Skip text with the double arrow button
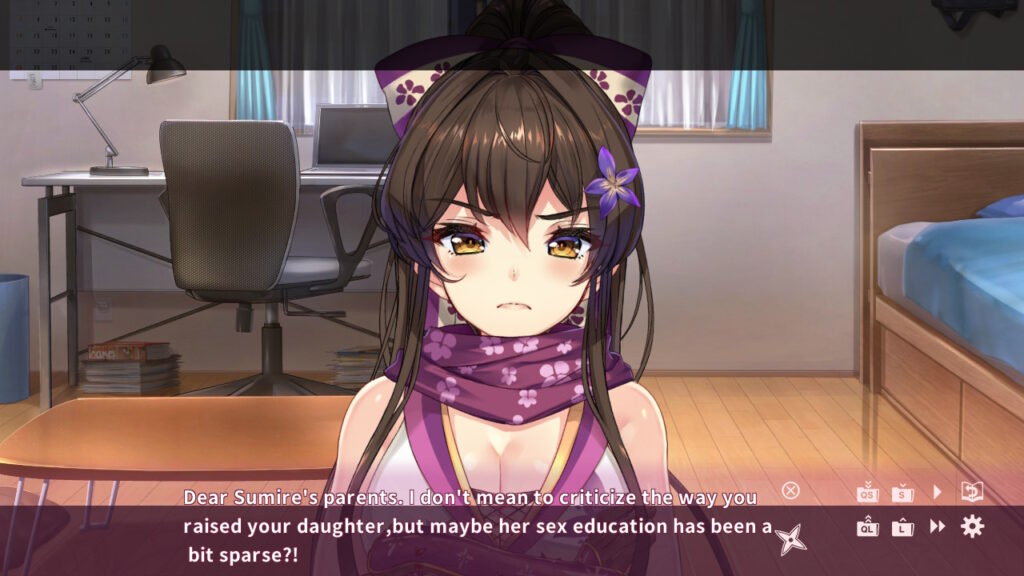The width and height of the screenshot is (1024, 576). point(938,526)
